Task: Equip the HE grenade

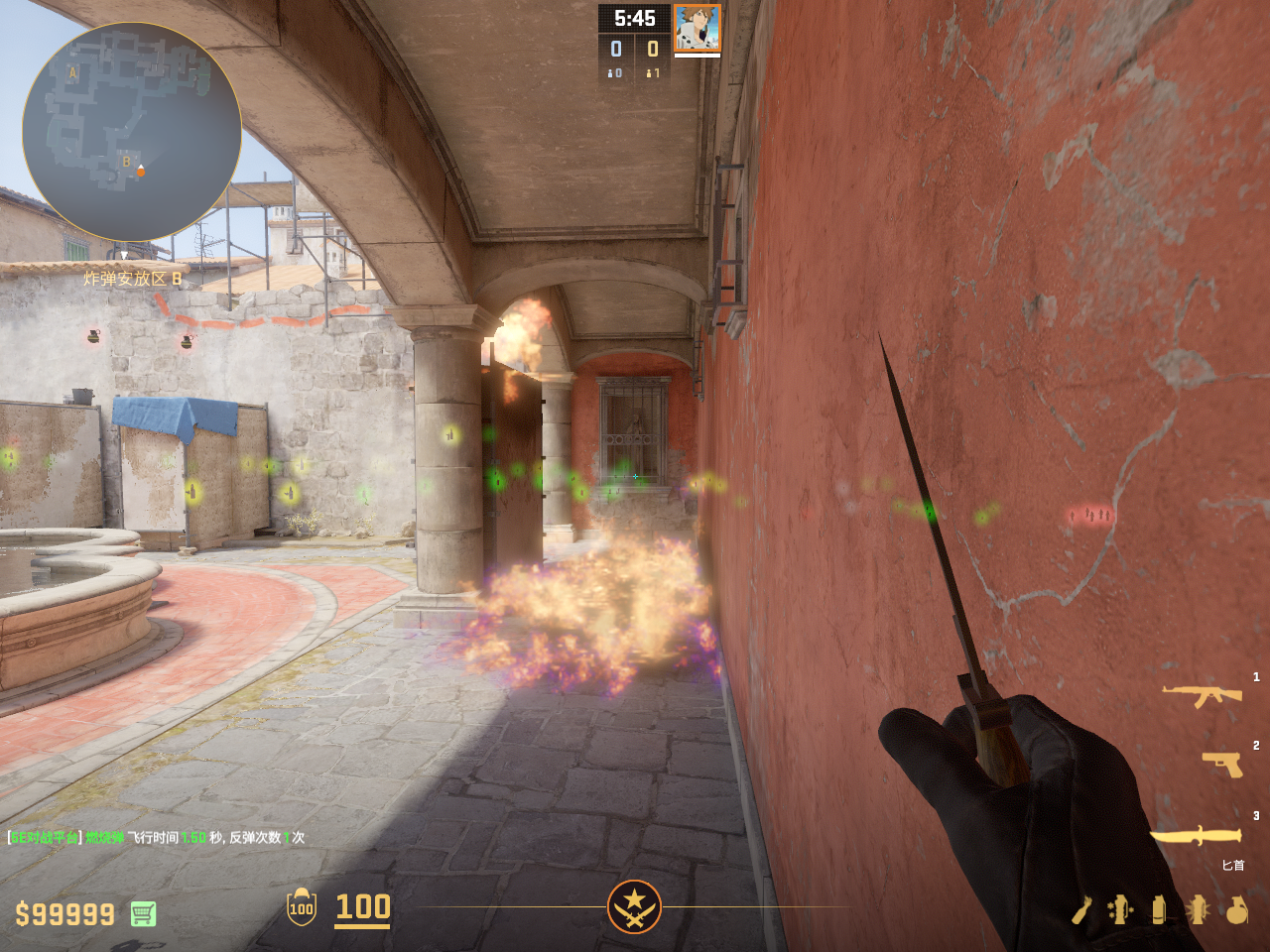Action: (1236, 909)
